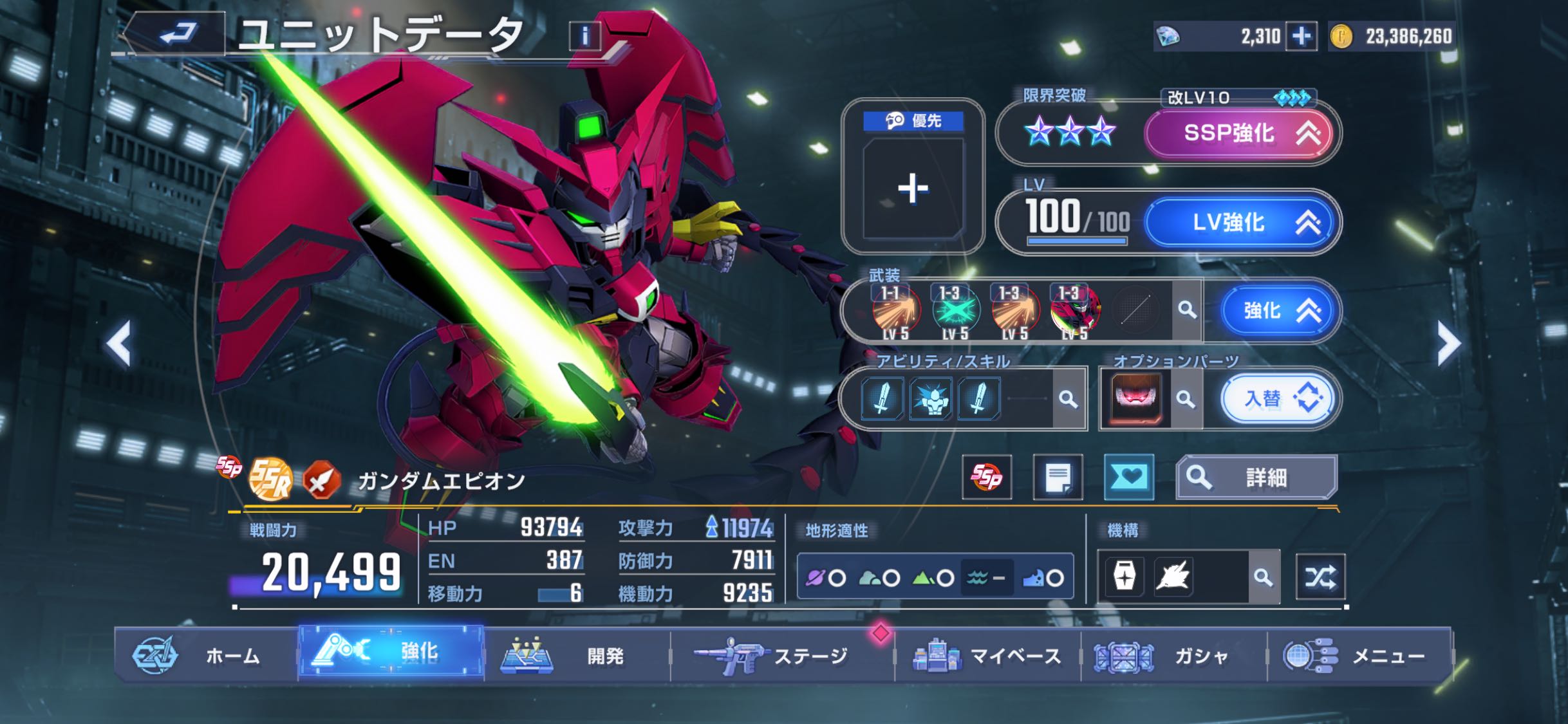Toggle the heart favorite icon
This screenshot has width=1568, height=724.
pyautogui.click(x=1128, y=477)
